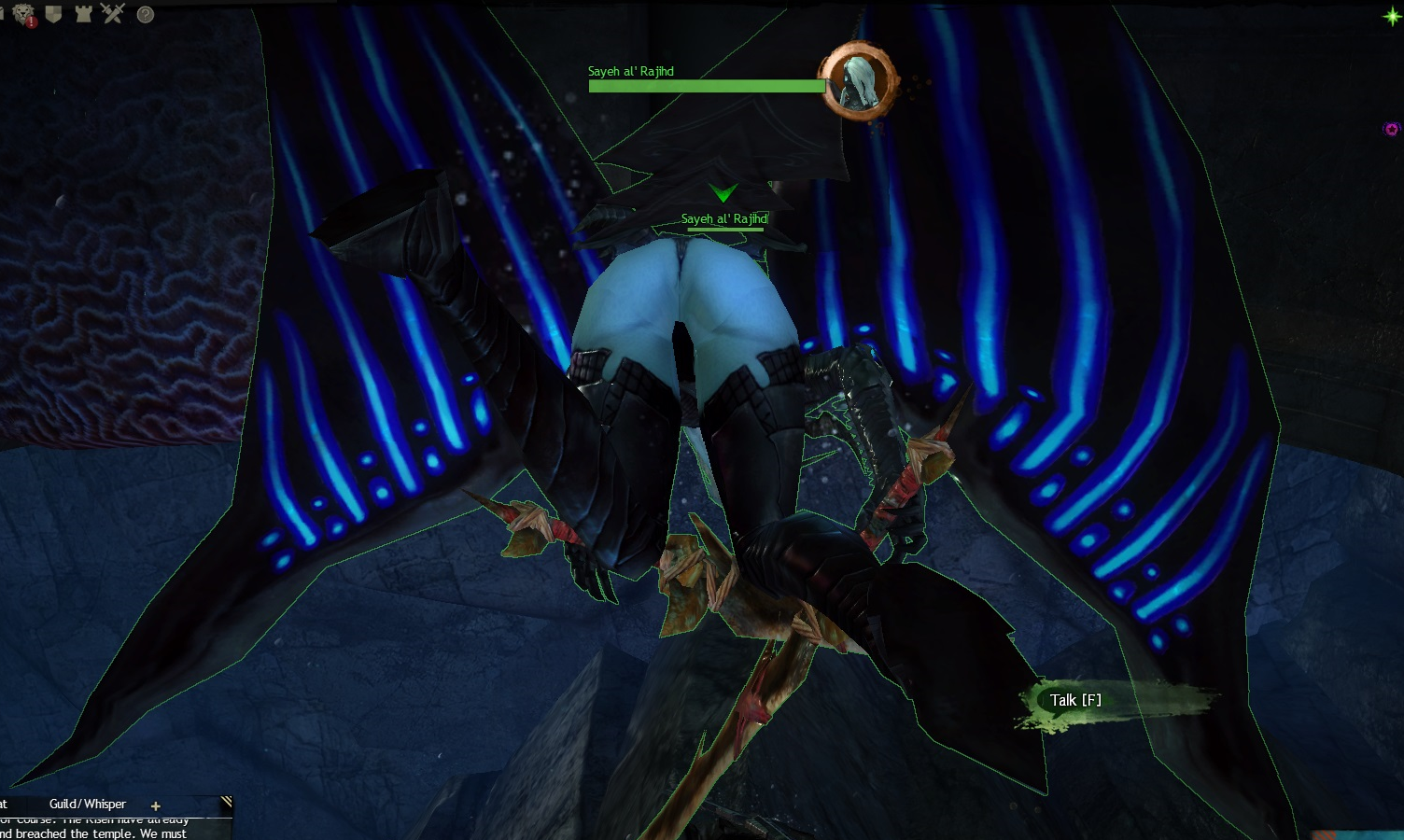Screen dimensions: 1404x840
Task: Open the PvP crossed swords icon
Action: [x=113, y=13]
